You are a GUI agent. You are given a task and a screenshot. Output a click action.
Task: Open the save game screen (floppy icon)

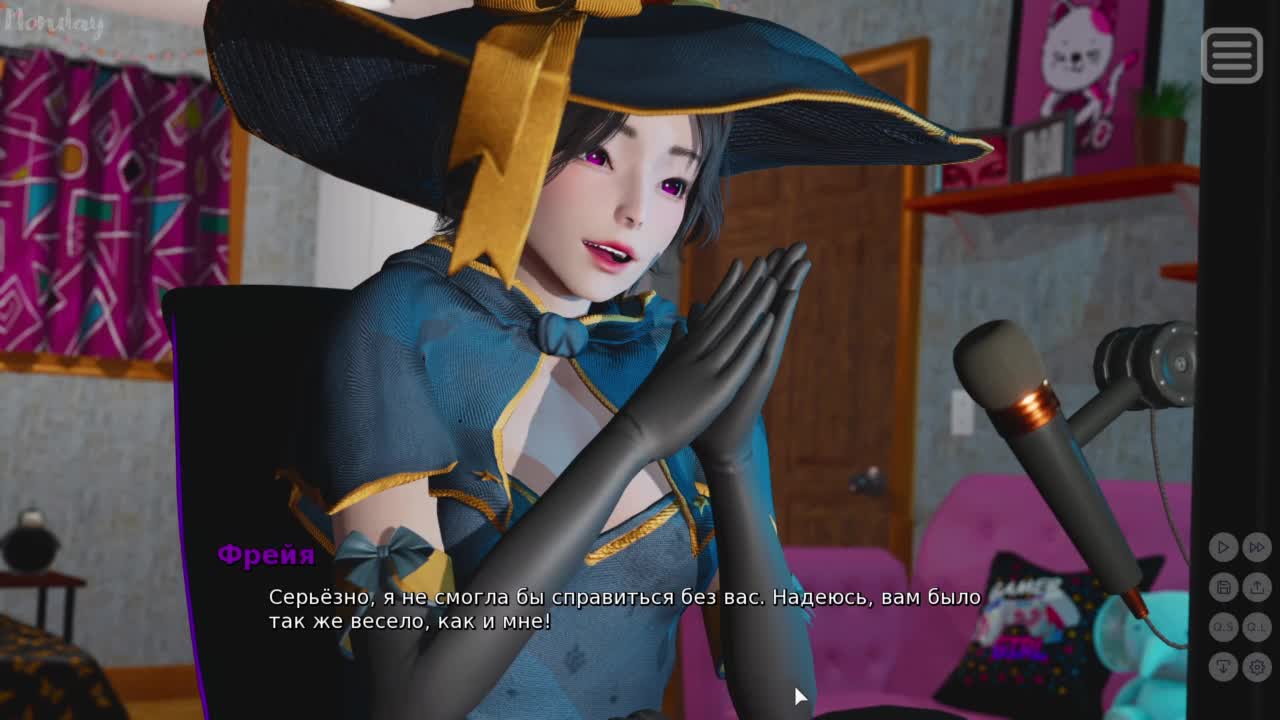pos(1223,587)
